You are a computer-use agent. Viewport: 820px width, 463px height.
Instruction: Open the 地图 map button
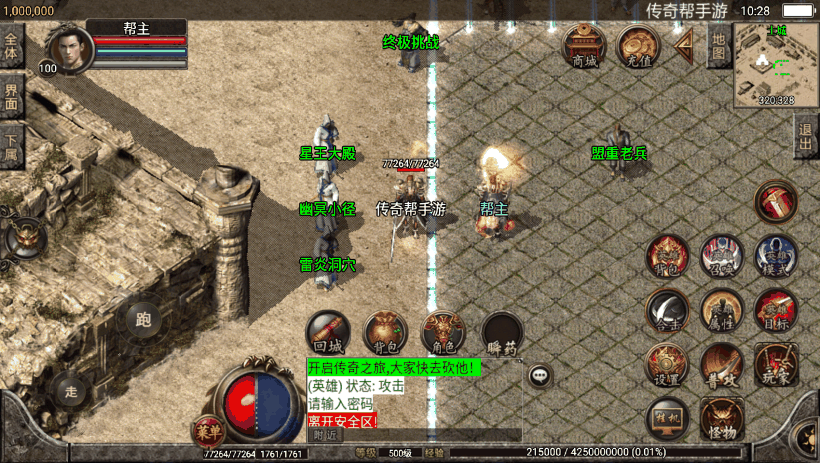click(718, 45)
